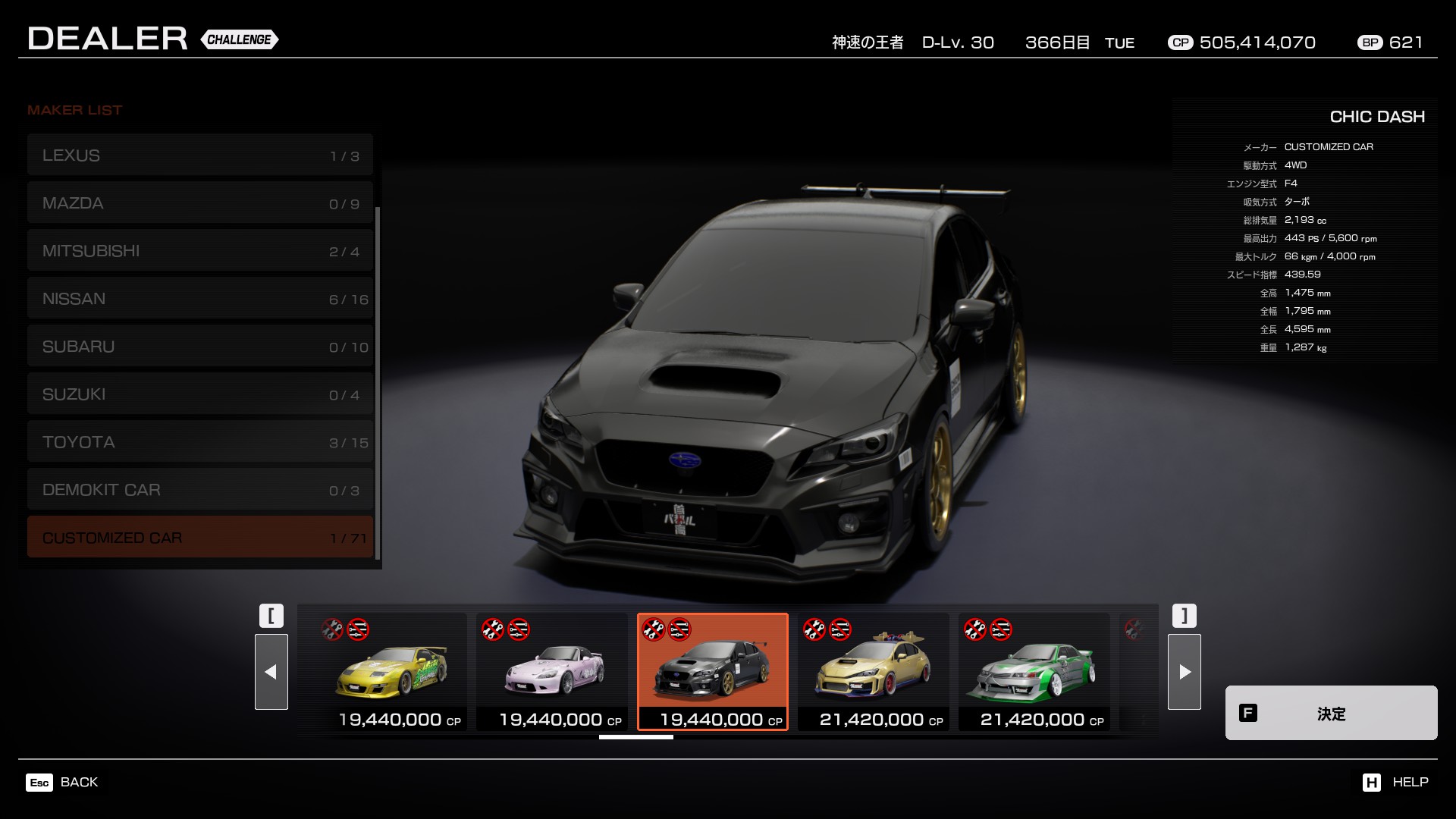Choose the gold hatchback car thumbnail

[874, 672]
